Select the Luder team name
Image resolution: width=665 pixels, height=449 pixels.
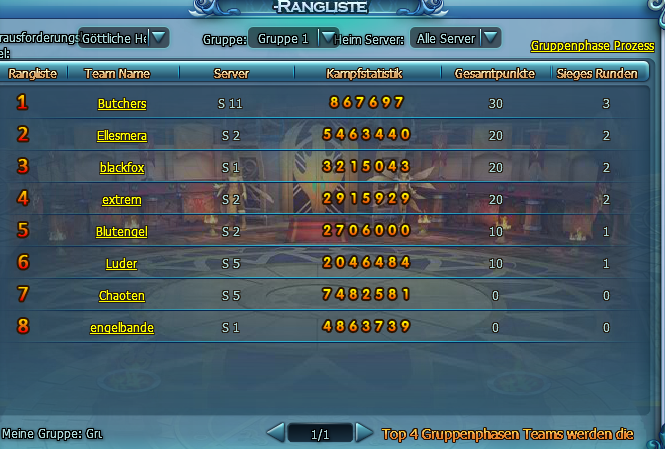[x=122, y=264]
